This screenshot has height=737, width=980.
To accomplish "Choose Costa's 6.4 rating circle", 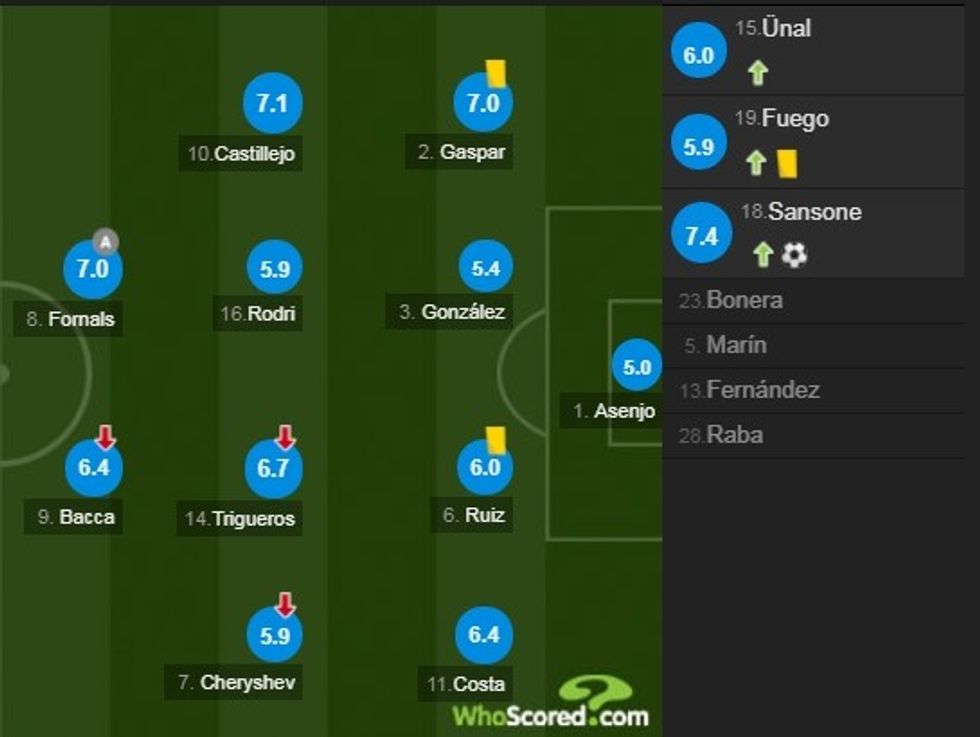I will click(x=483, y=635).
